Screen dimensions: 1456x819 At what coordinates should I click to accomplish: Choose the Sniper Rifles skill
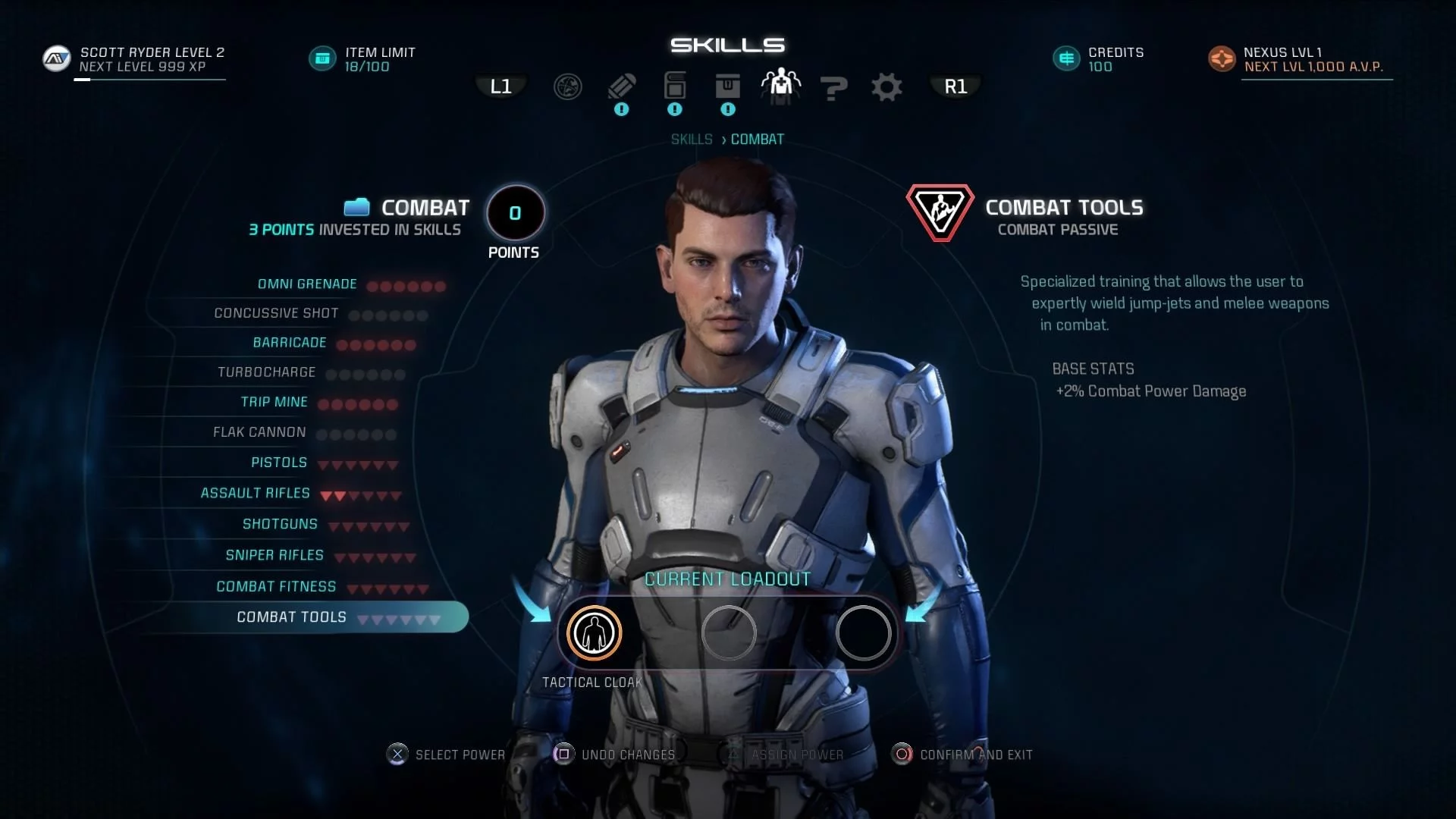pos(275,555)
